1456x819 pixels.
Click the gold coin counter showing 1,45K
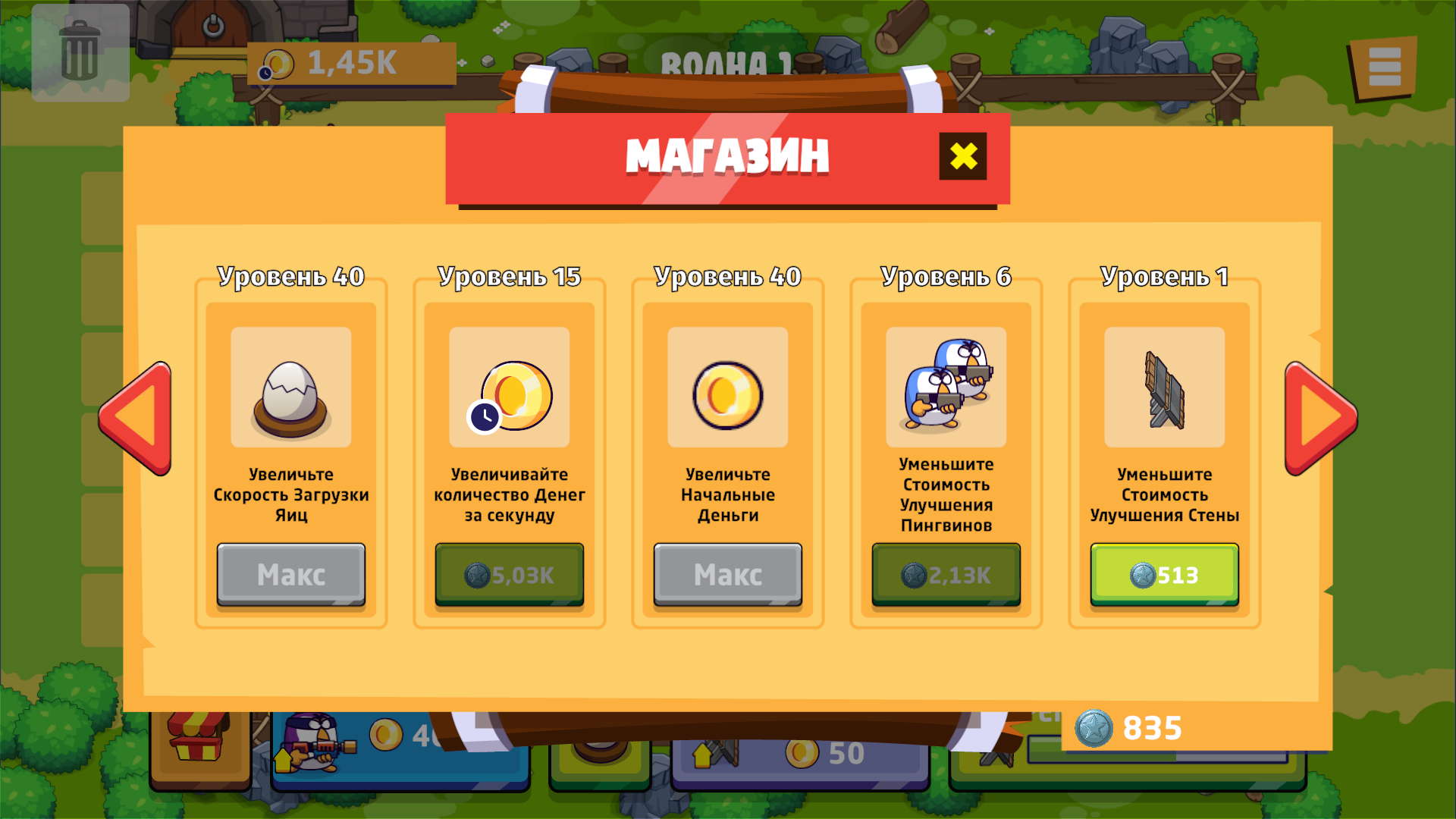point(353,64)
